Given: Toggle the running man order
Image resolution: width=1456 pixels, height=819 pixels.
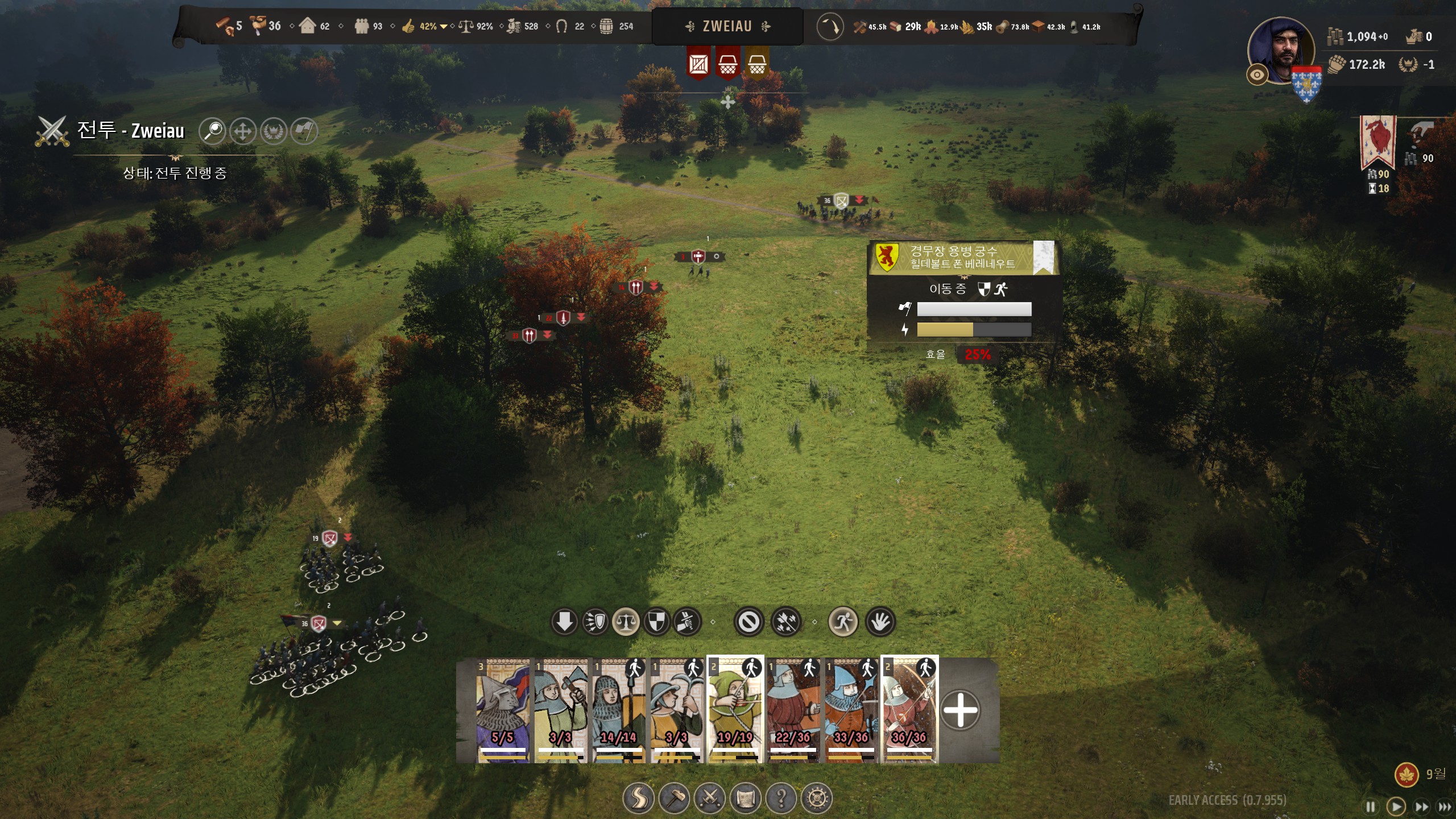Looking at the screenshot, I should [x=843, y=622].
